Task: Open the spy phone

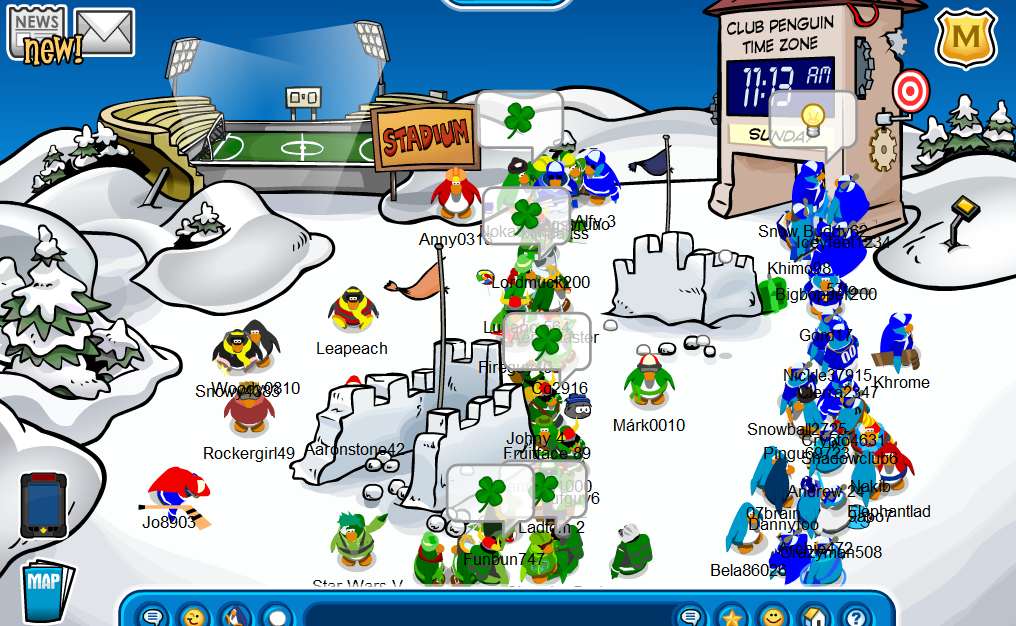Action: (44, 505)
